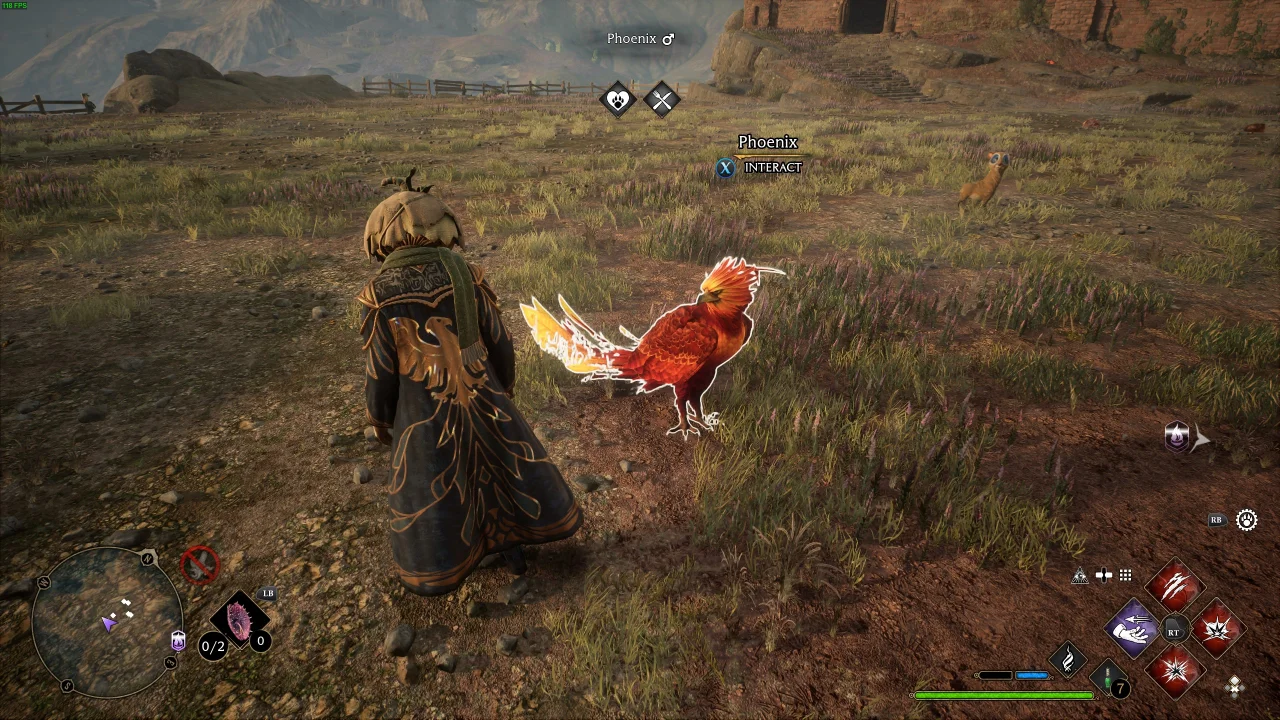Open the RT spell wheel center button

(1174, 629)
